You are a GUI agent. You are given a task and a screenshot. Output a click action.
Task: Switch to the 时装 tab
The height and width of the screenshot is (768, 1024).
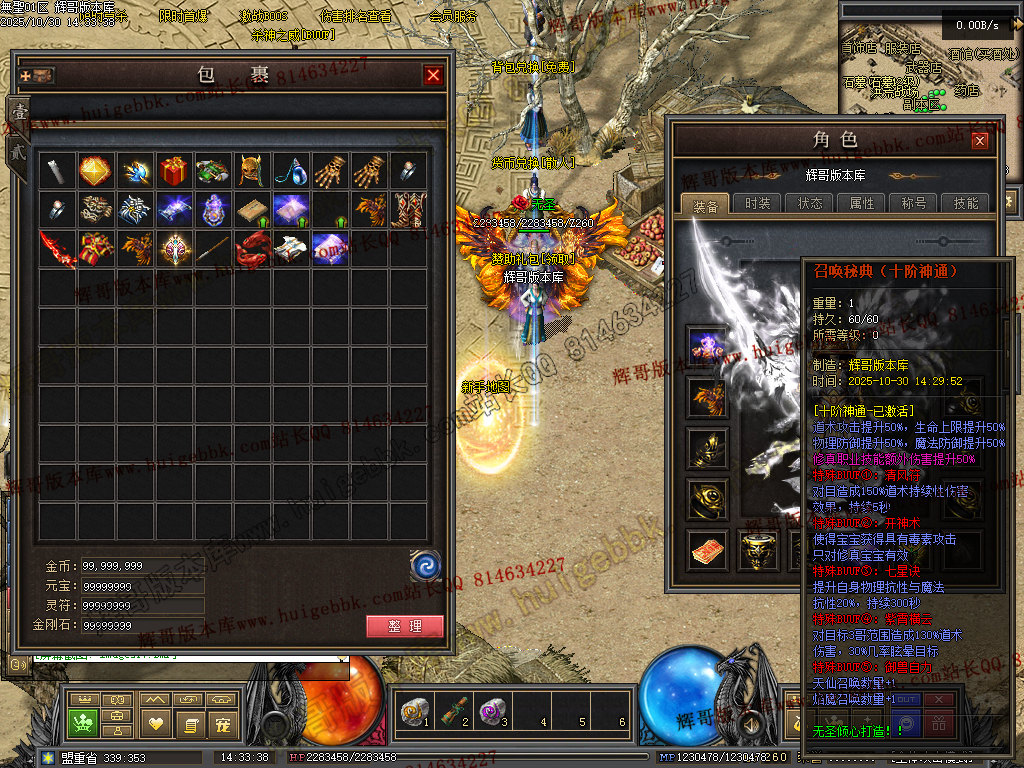(758, 203)
